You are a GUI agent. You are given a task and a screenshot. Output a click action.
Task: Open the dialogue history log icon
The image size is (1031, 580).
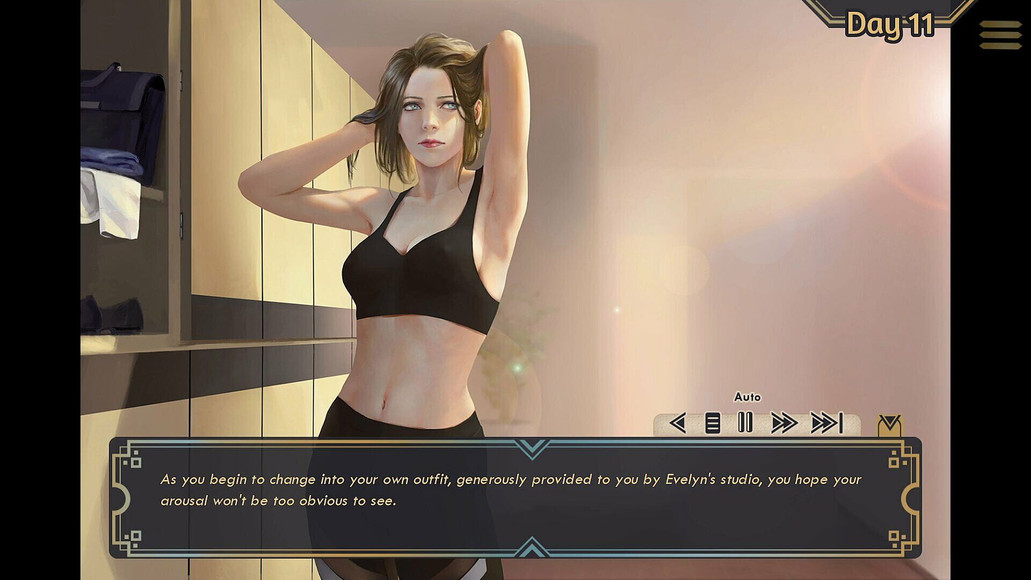712,423
